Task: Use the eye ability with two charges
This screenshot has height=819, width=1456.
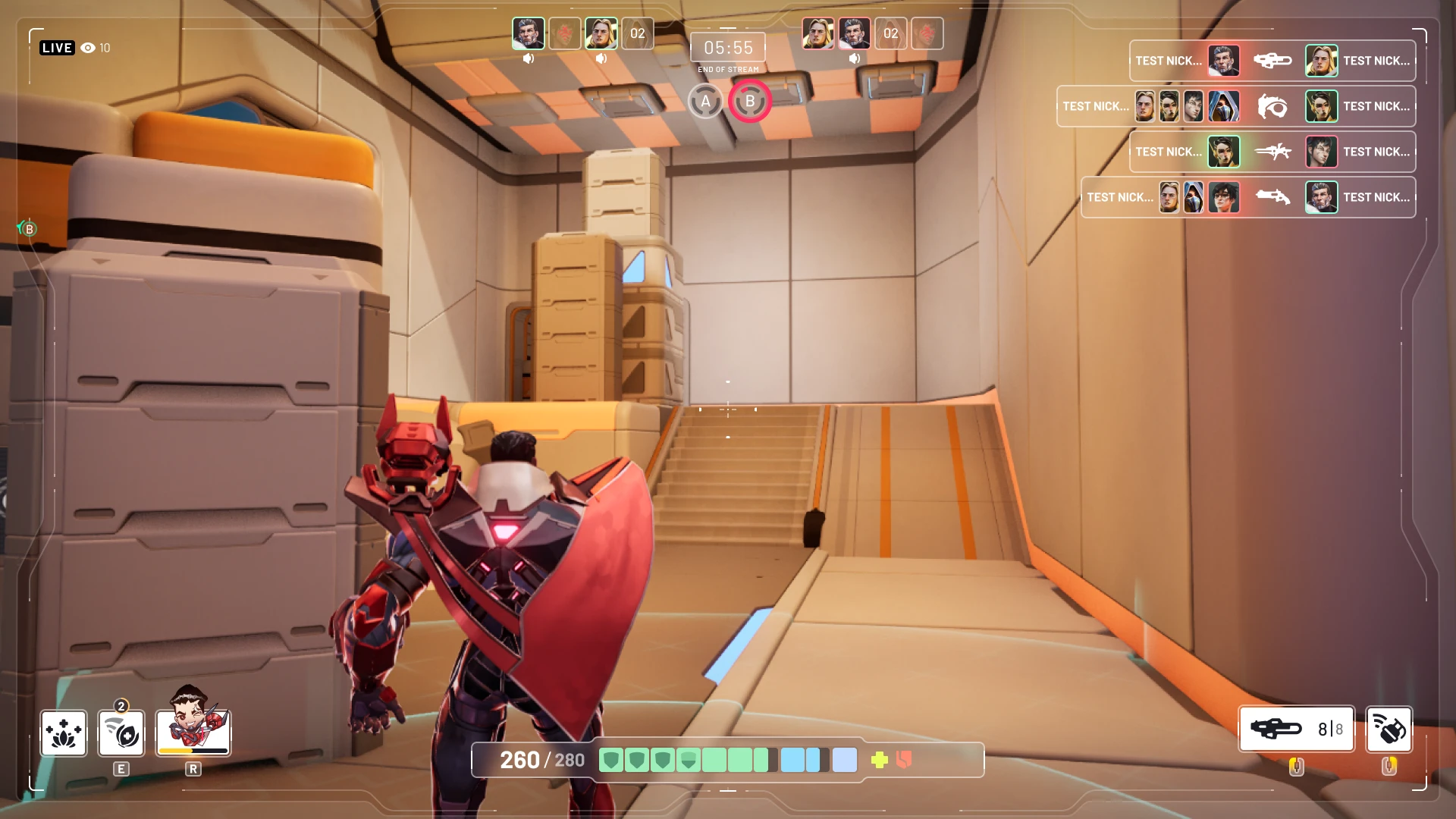Action: 121,733
